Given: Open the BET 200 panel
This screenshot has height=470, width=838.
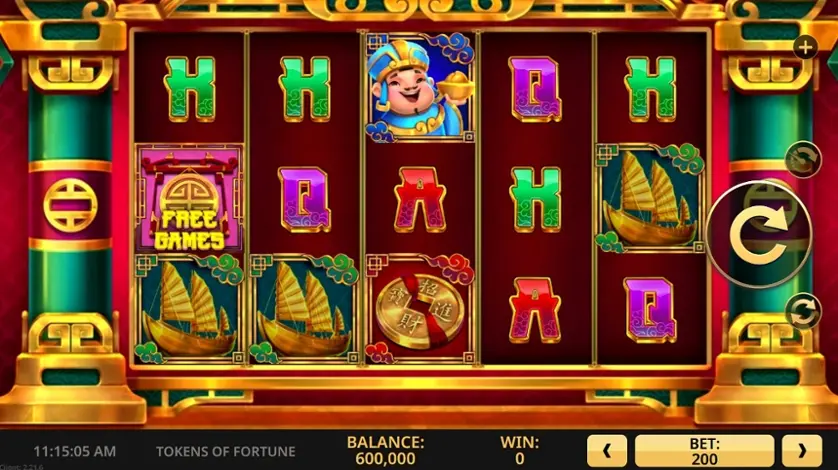Looking at the screenshot, I should click(x=704, y=451).
